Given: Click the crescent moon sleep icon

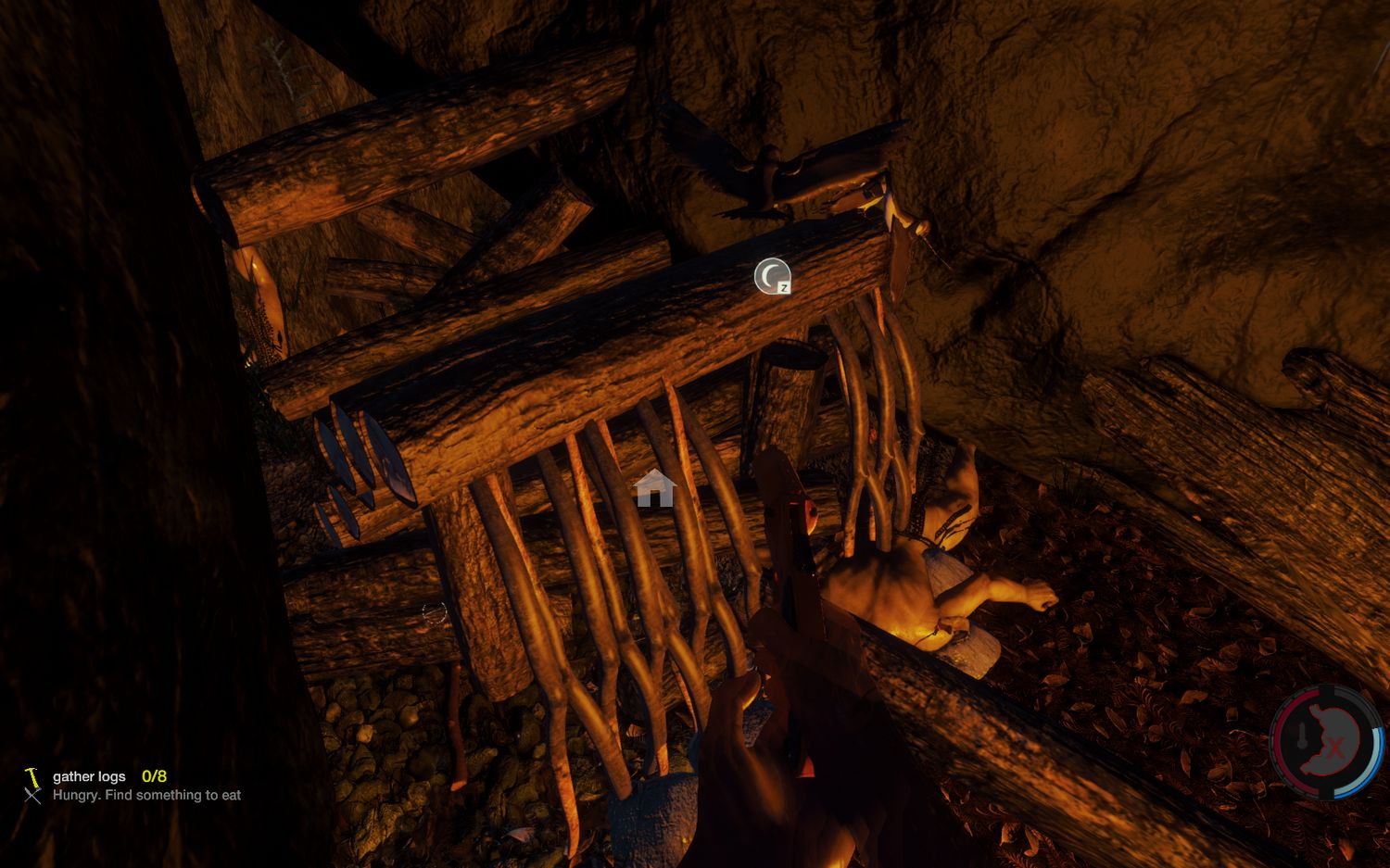Looking at the screenshot, I should click(771, 276).
